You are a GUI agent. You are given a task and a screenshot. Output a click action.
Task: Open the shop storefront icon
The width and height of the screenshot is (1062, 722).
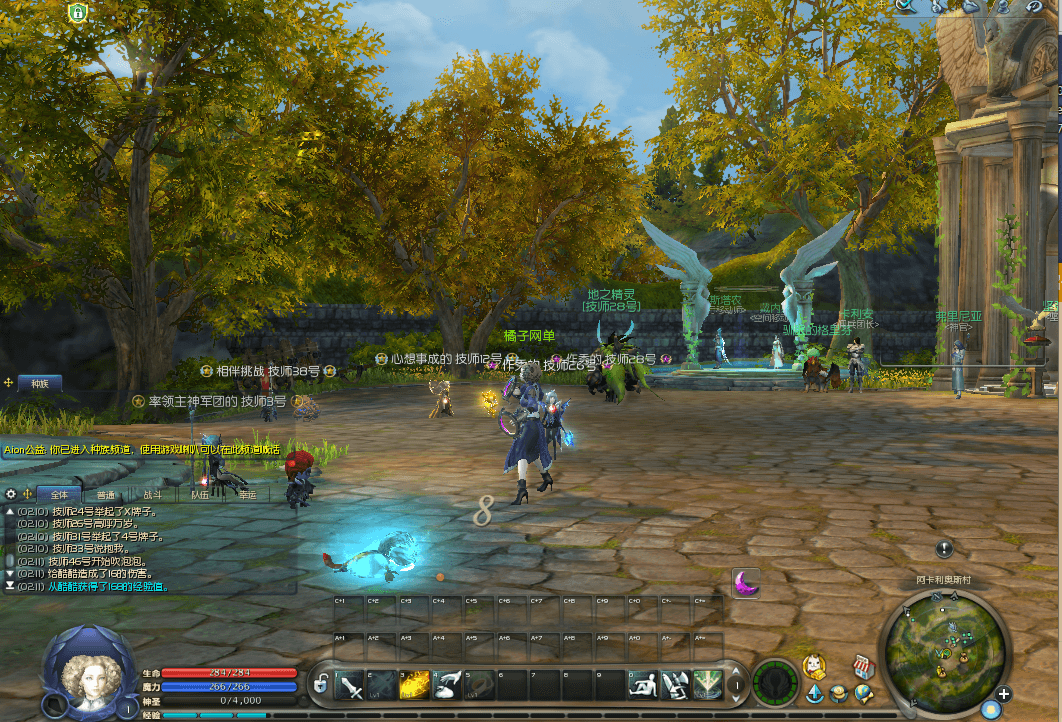coord(863,666)
